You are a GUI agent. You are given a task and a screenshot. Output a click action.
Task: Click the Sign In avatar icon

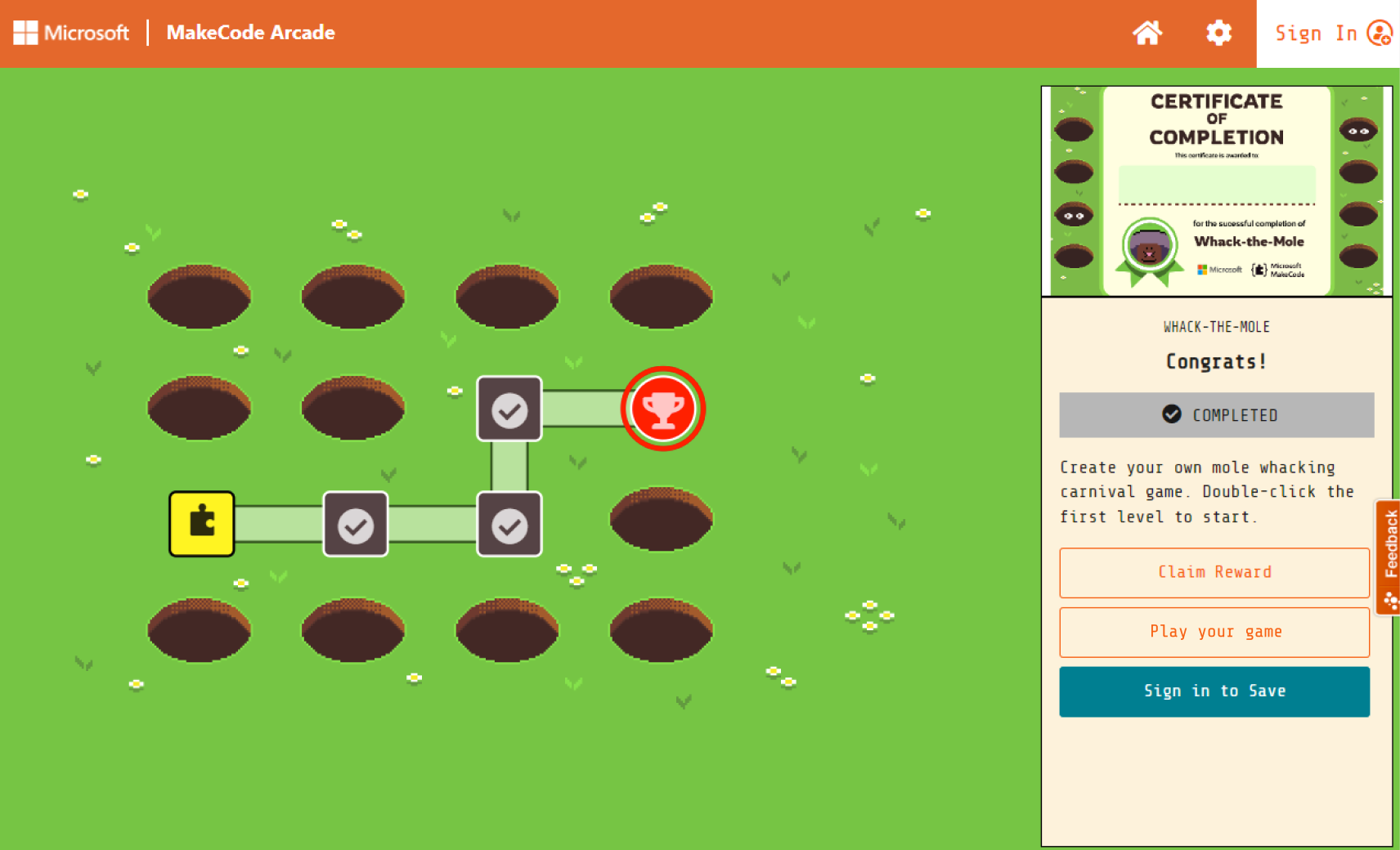pyautogui.click(x=1380, y=34)
